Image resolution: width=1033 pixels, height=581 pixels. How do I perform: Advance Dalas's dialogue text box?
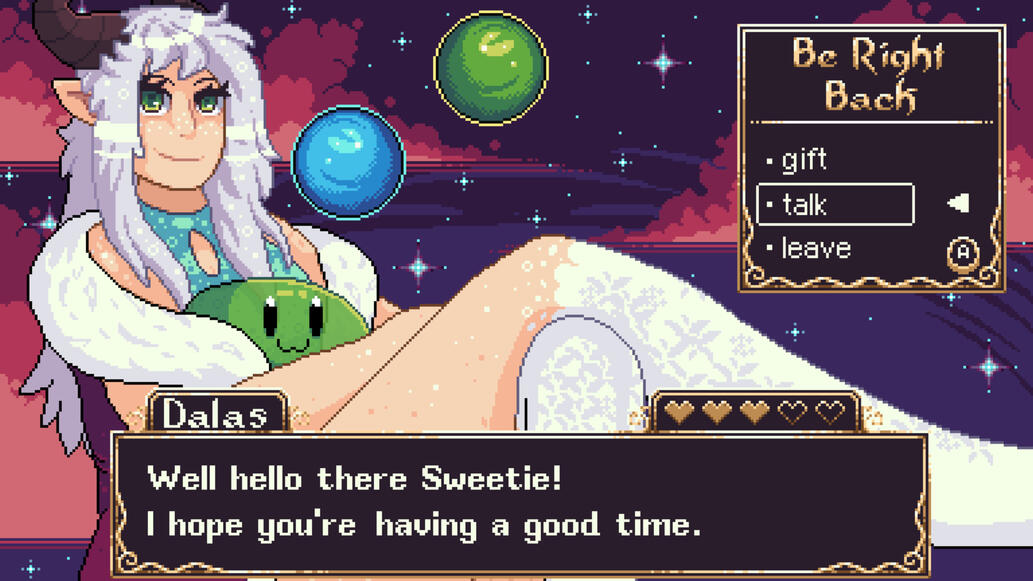coord(520,502)
